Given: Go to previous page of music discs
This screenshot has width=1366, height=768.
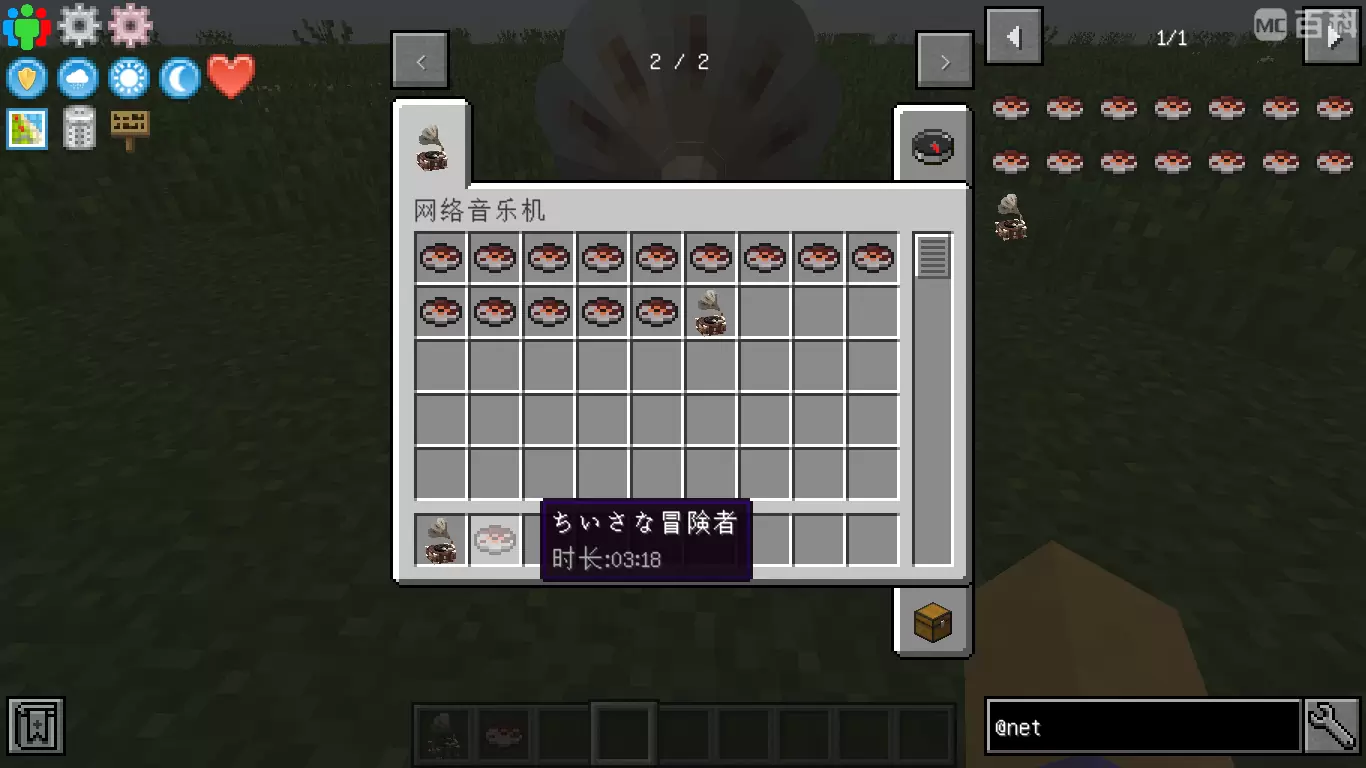Looking at the screenshot, I should pyautogui.click(x=420, y=61).
